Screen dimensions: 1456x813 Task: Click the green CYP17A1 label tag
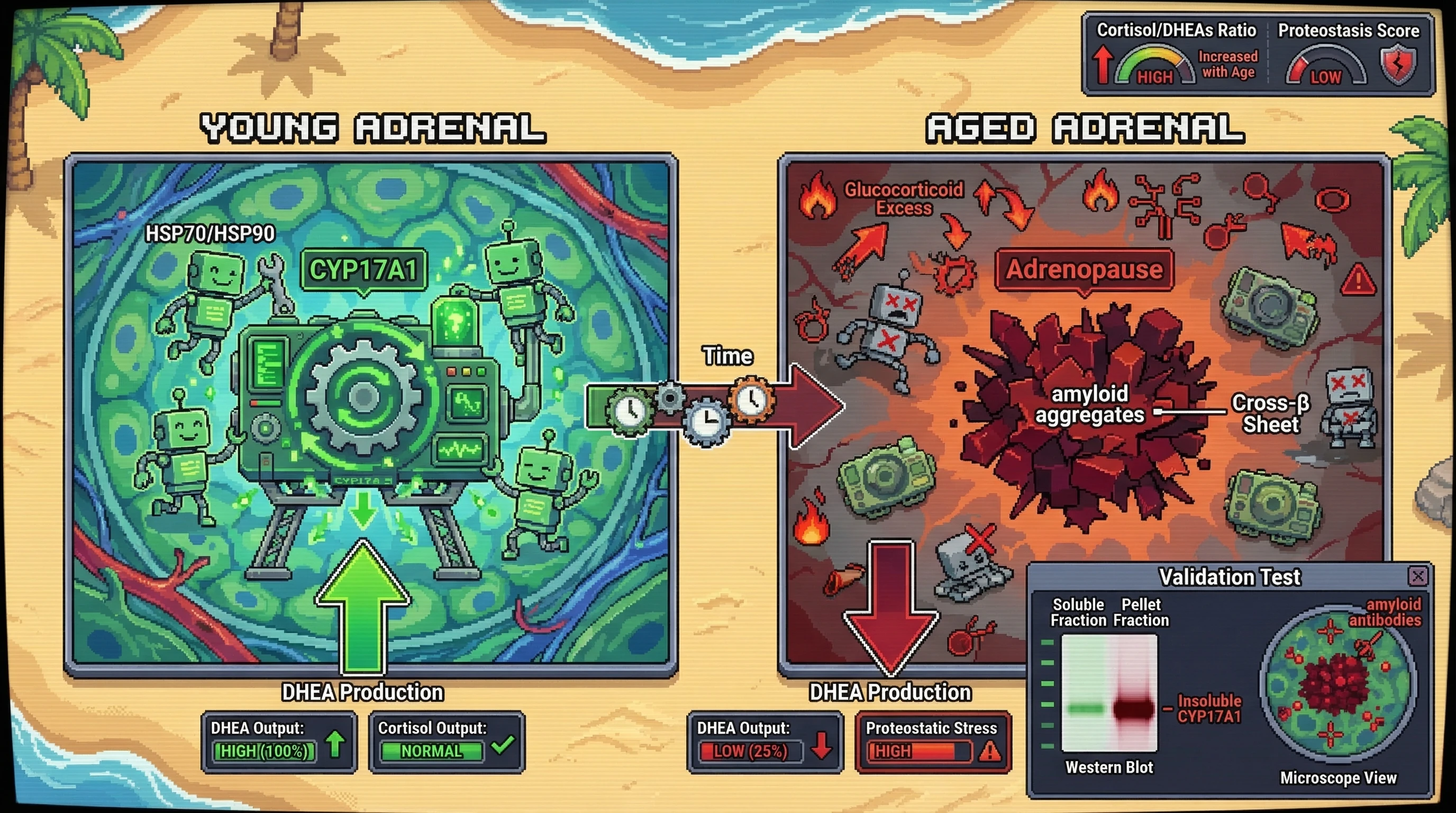point(363,270)
